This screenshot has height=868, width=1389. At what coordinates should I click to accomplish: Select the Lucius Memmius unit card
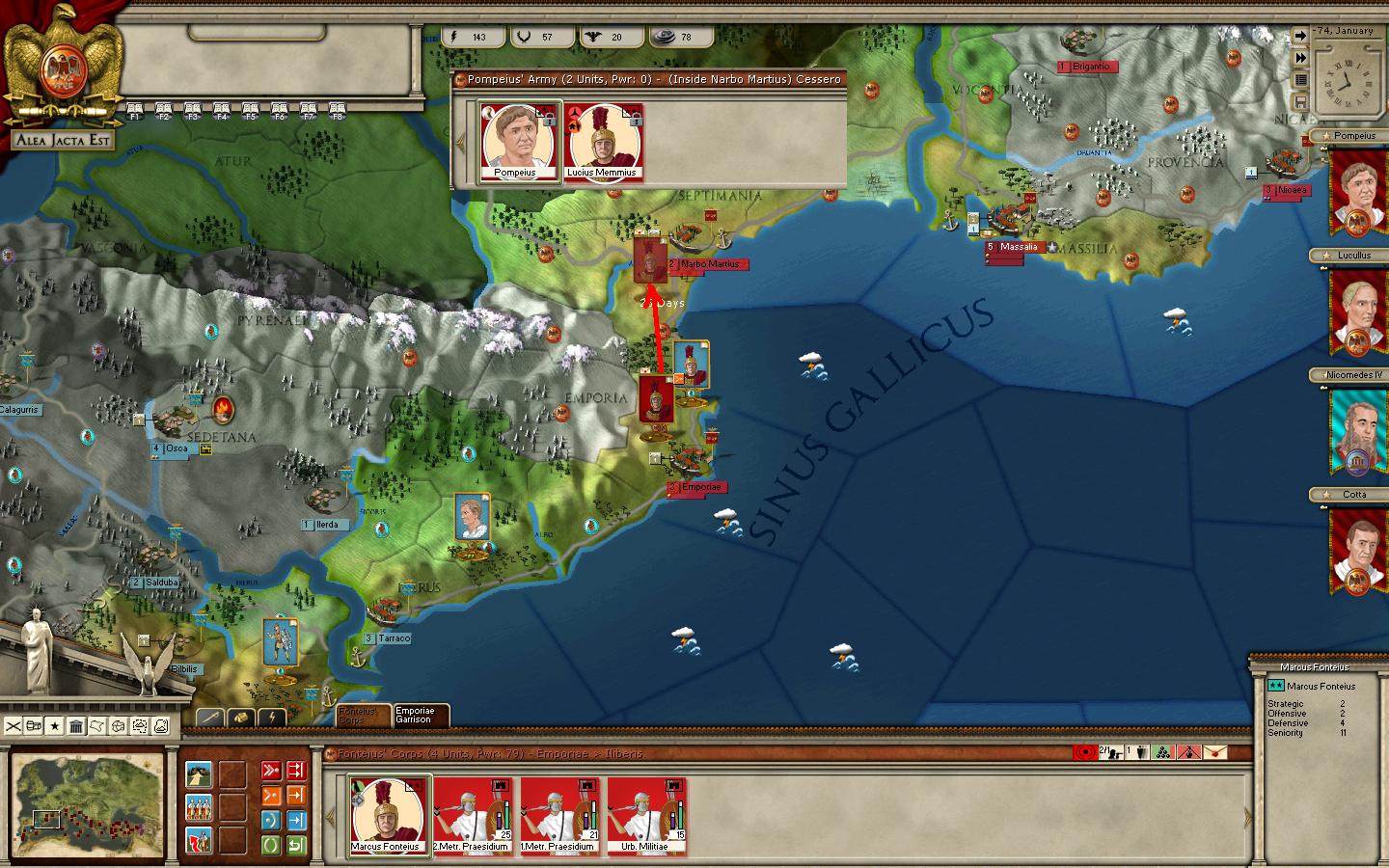pyautogui.click(x=603, y=143)
